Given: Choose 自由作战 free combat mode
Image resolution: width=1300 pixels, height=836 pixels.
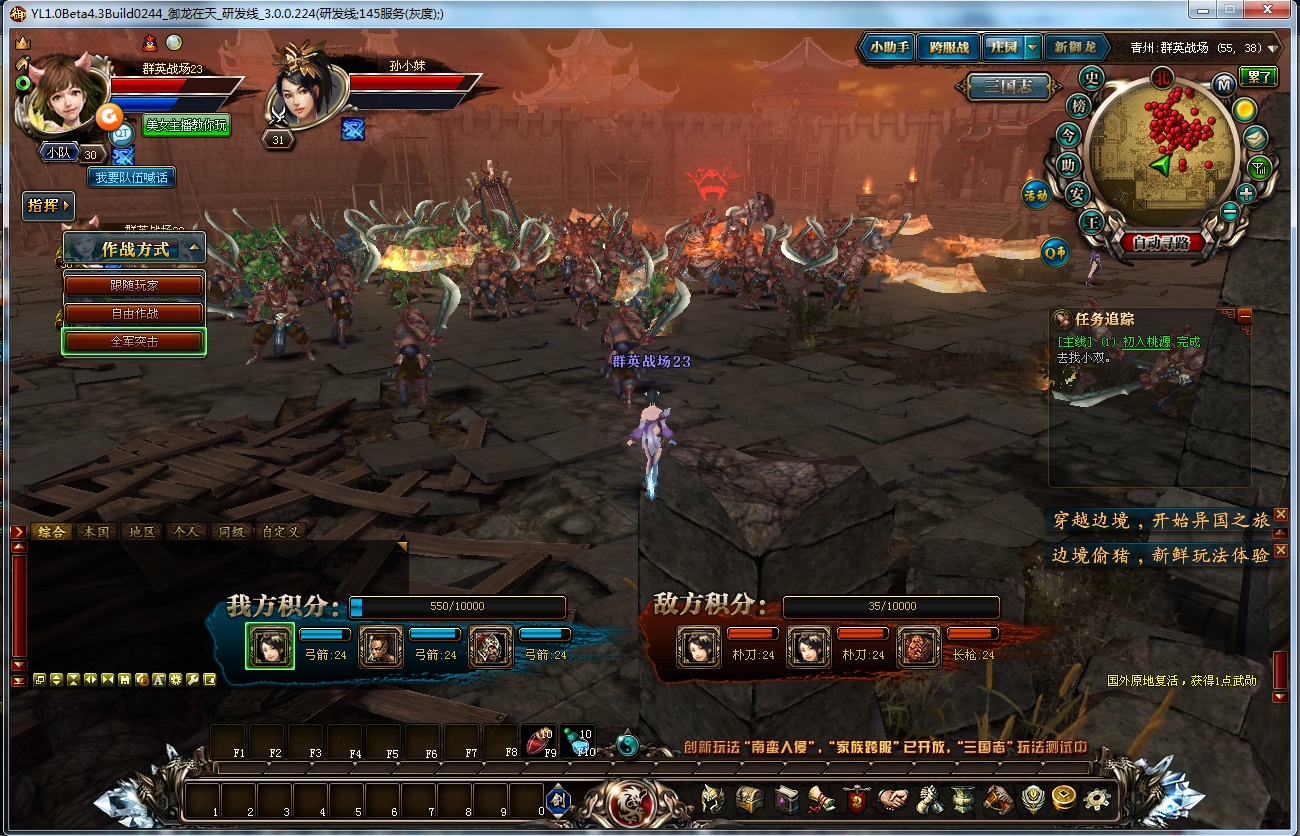Looking at the screenshot, I should pyautogui.click(x=134, y=313).
